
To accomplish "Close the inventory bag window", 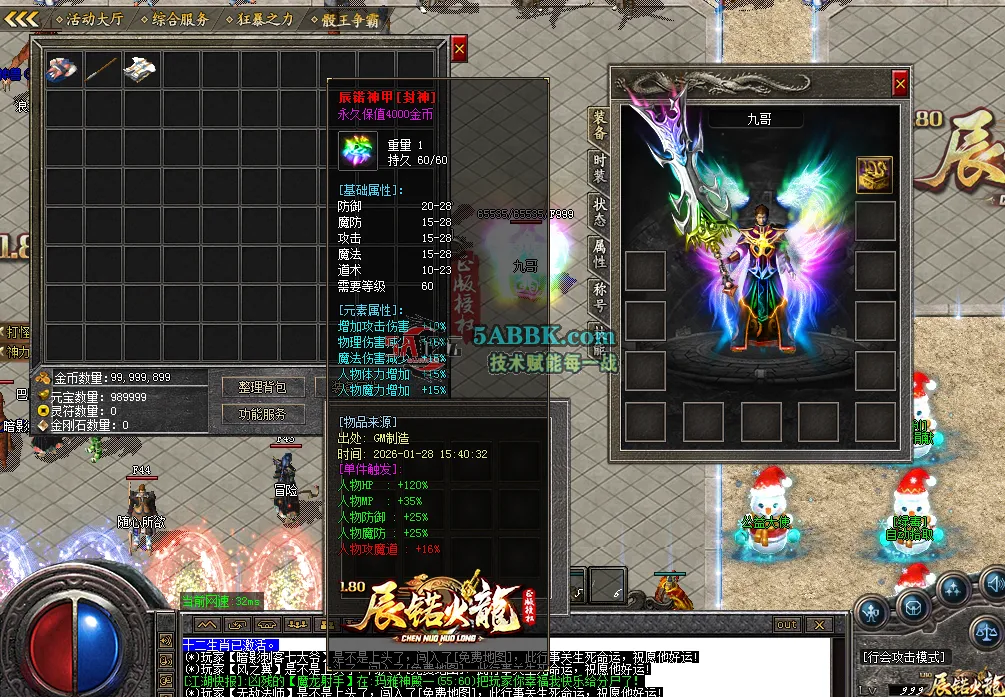I will 459,48.
